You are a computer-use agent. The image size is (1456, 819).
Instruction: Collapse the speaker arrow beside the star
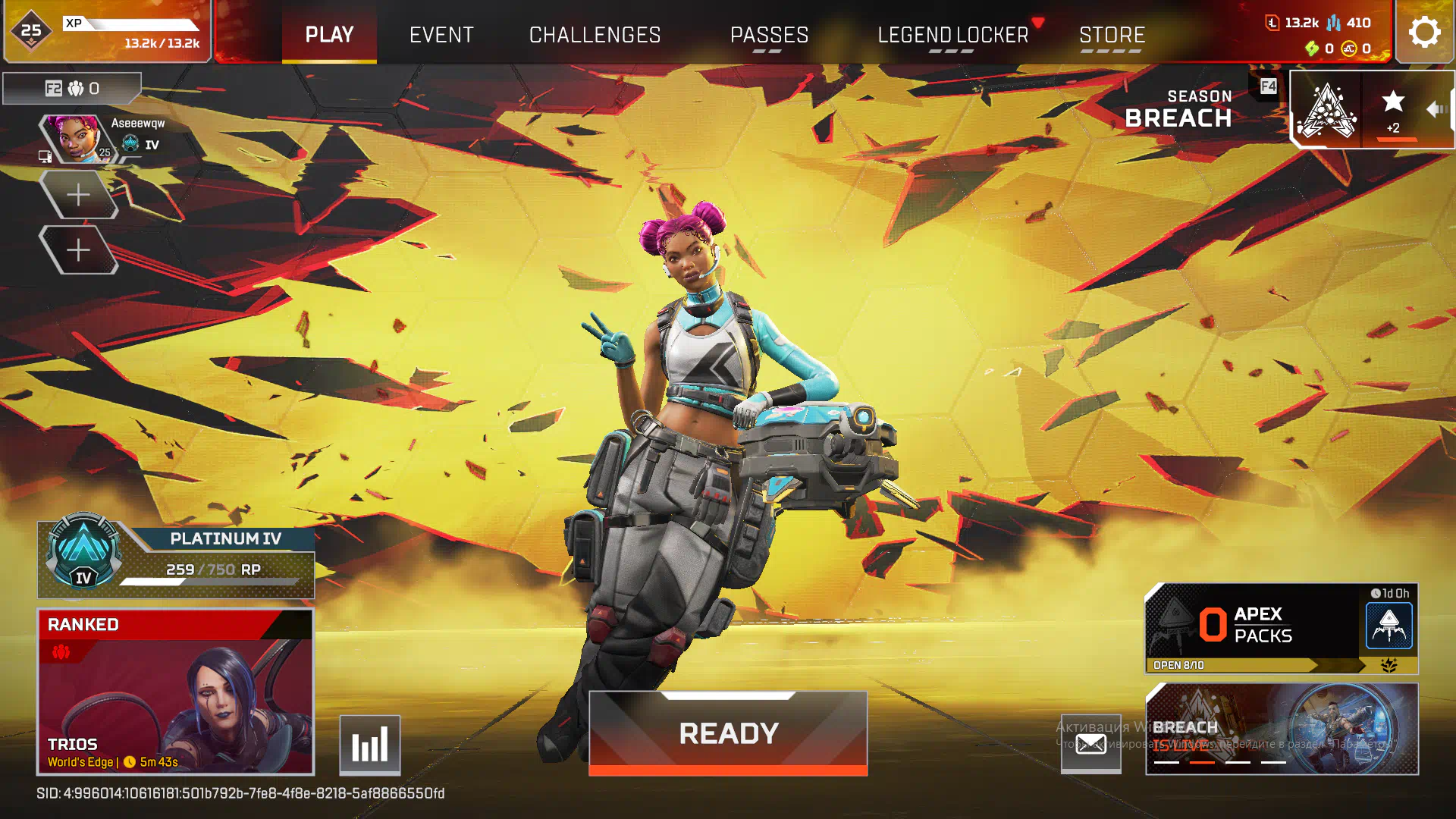[x=1436, y=110]
